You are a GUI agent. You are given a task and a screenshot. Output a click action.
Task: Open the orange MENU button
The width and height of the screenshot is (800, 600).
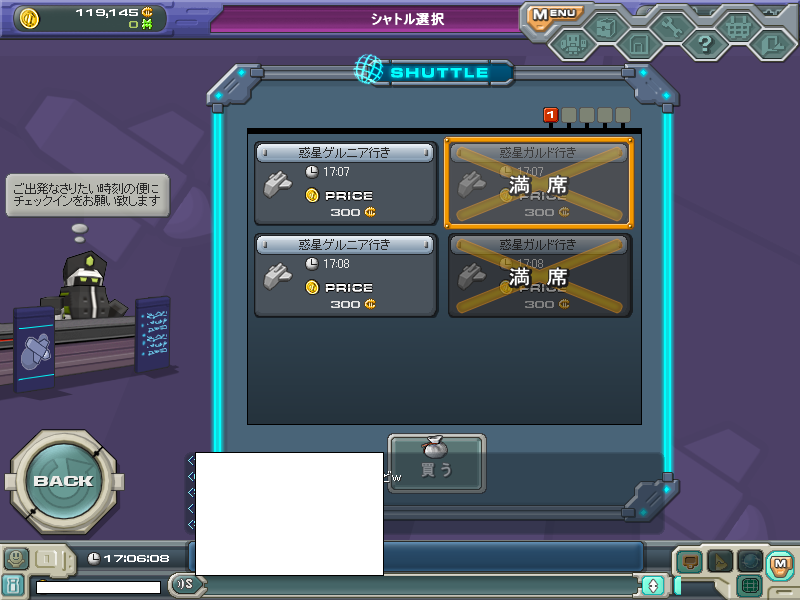pyautogui.click(x=553, y=15)
